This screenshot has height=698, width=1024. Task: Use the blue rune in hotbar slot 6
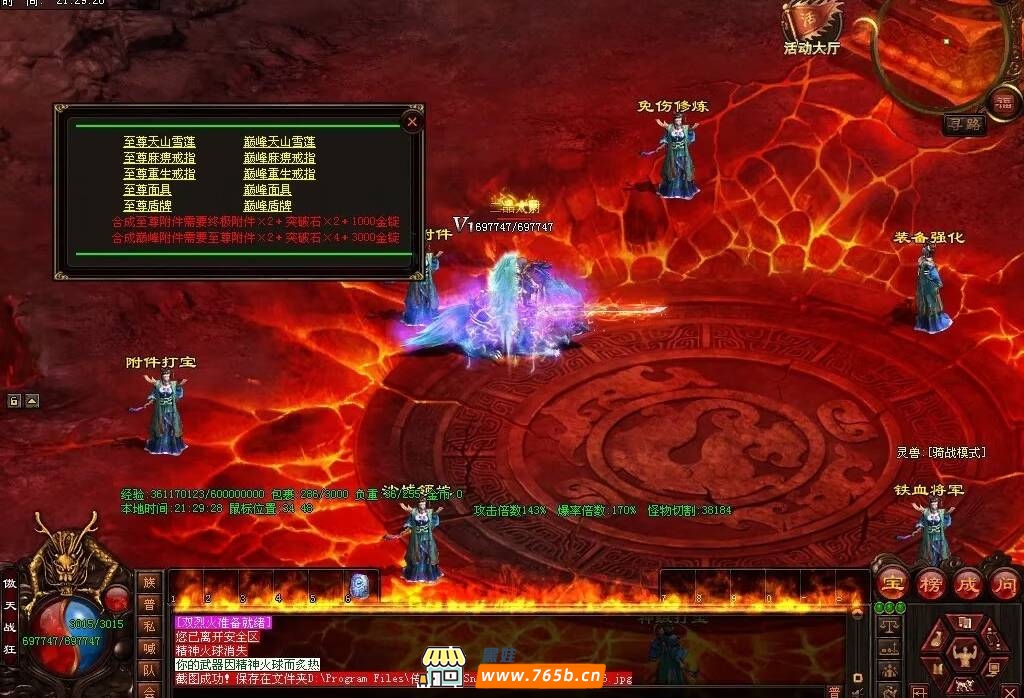(359, 587)
